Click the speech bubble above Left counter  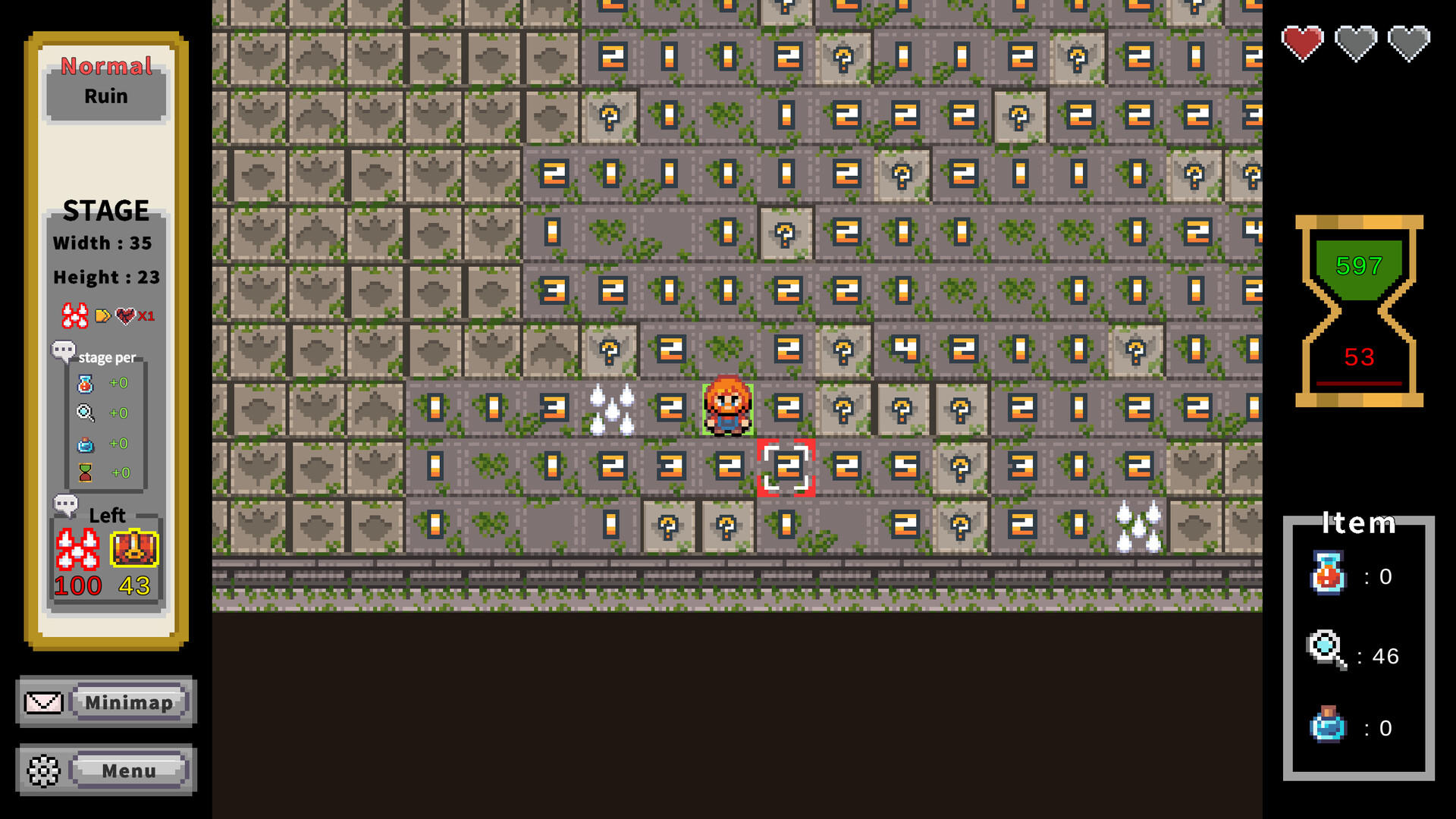pyautogui.click(x=67, y=503)
